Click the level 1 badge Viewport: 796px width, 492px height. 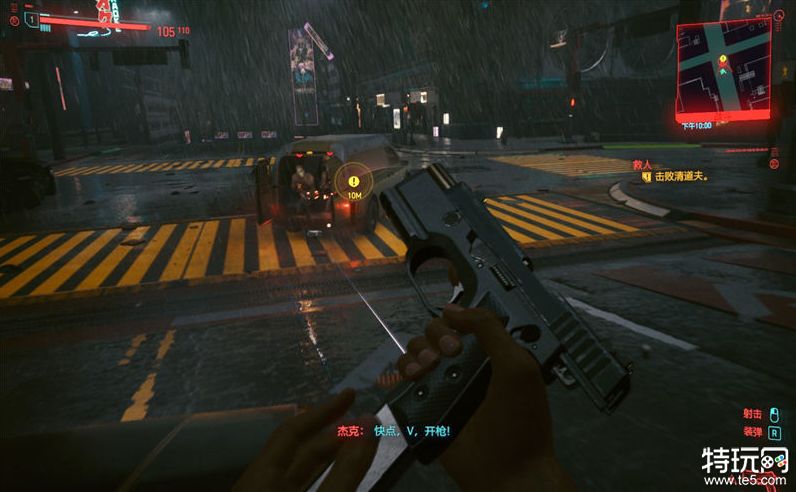click(x=30, y=19)
